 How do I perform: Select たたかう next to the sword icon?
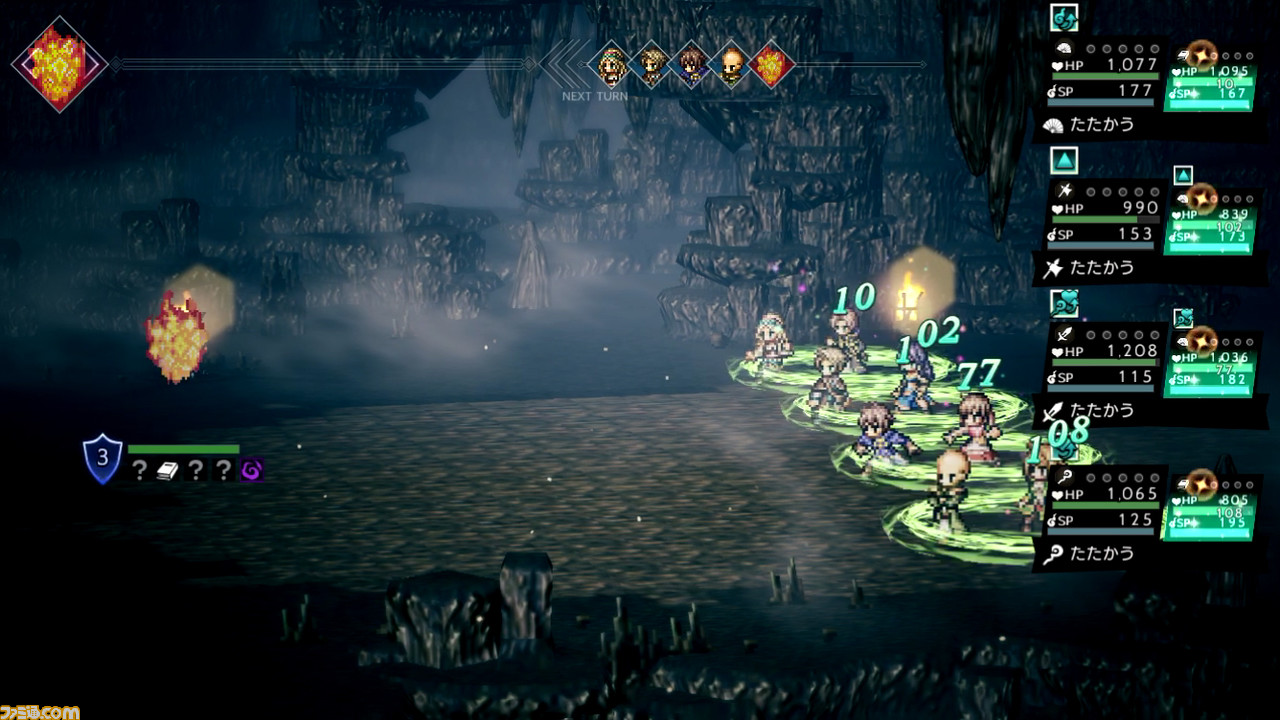click(1102, 410)
